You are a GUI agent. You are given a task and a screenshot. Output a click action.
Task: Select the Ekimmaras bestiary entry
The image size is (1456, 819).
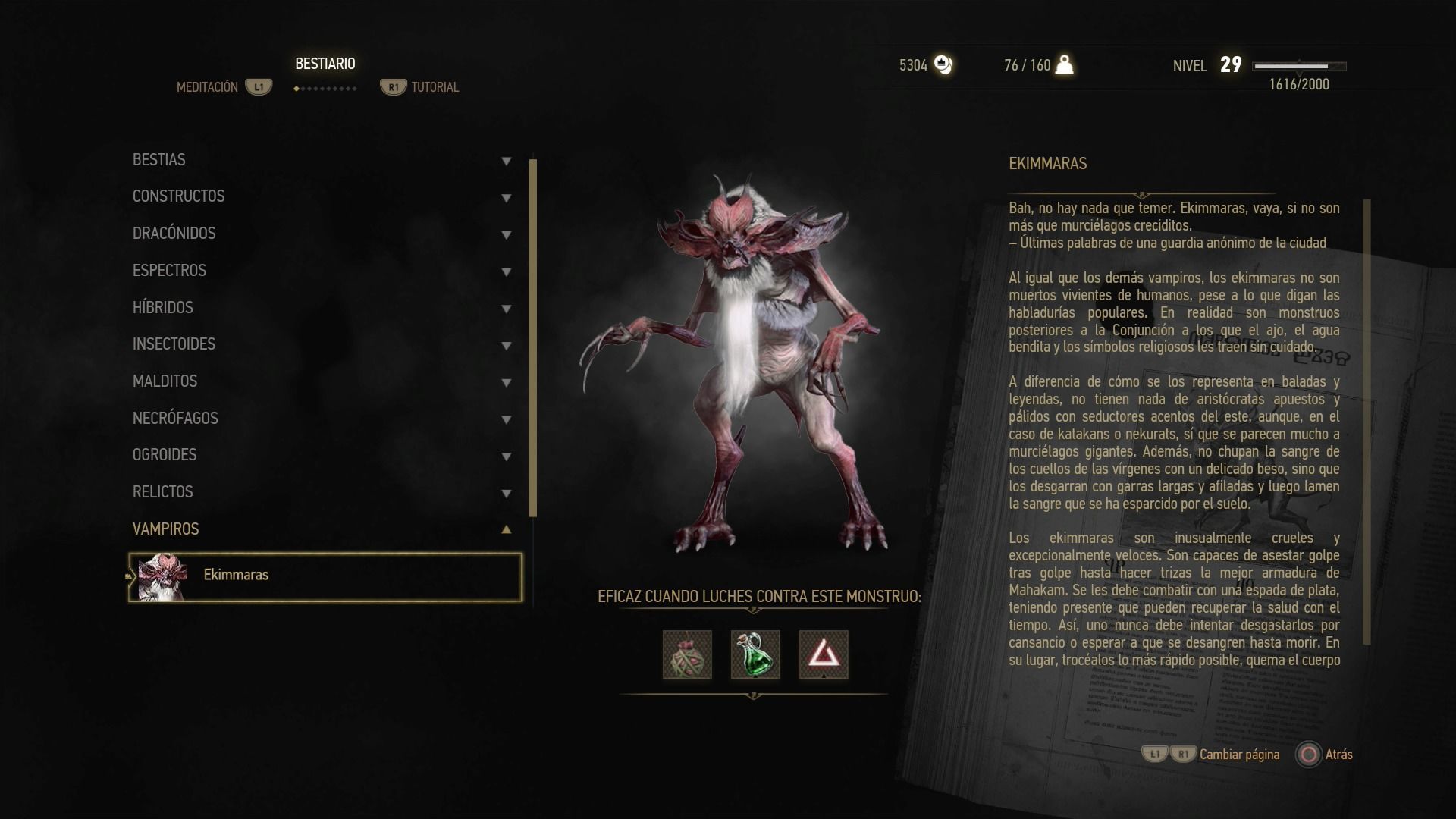tap(325, 577)
